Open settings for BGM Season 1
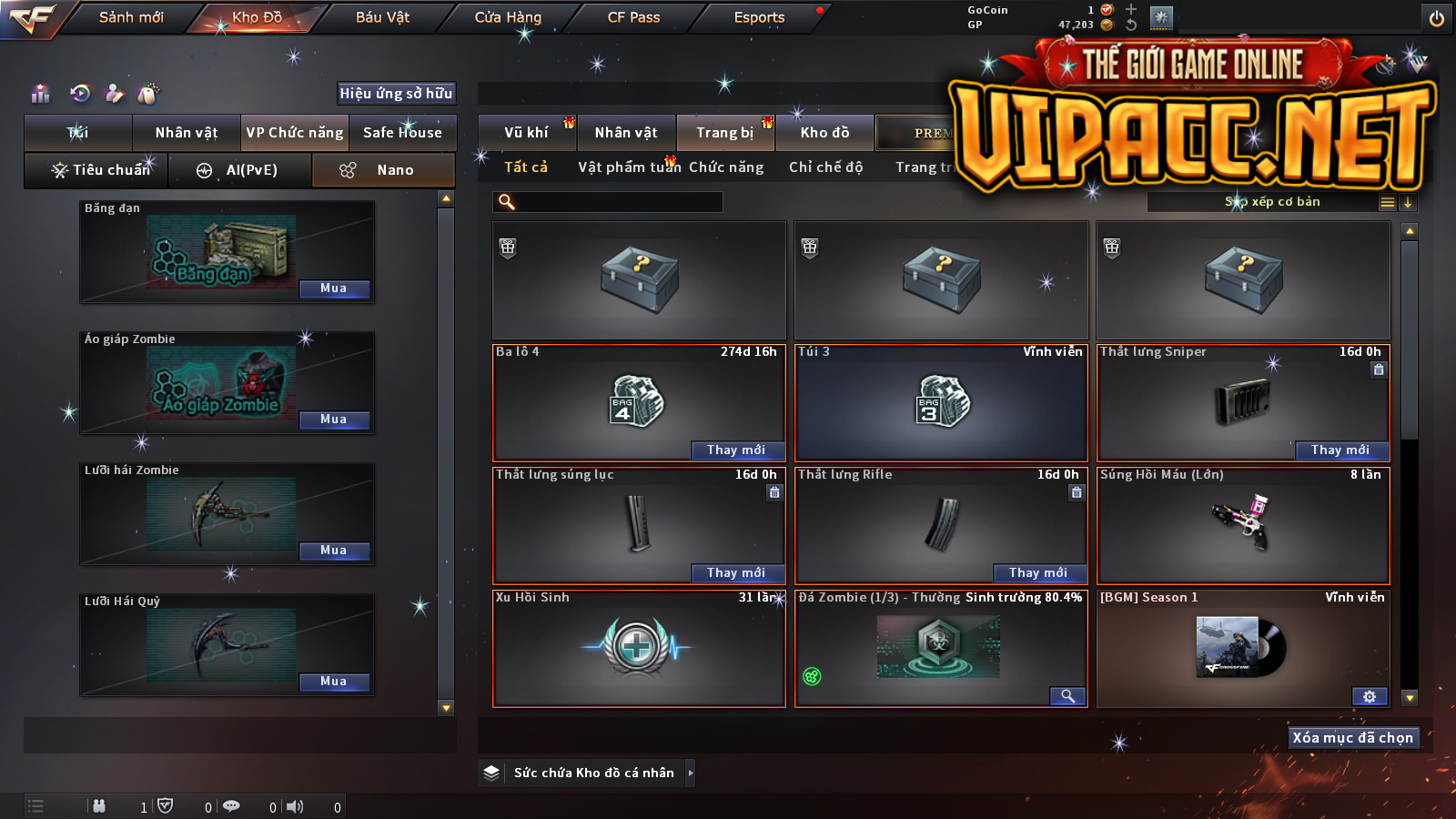Image resolution: width=1456 pixels, height=819 pixels. point(1370,696)
